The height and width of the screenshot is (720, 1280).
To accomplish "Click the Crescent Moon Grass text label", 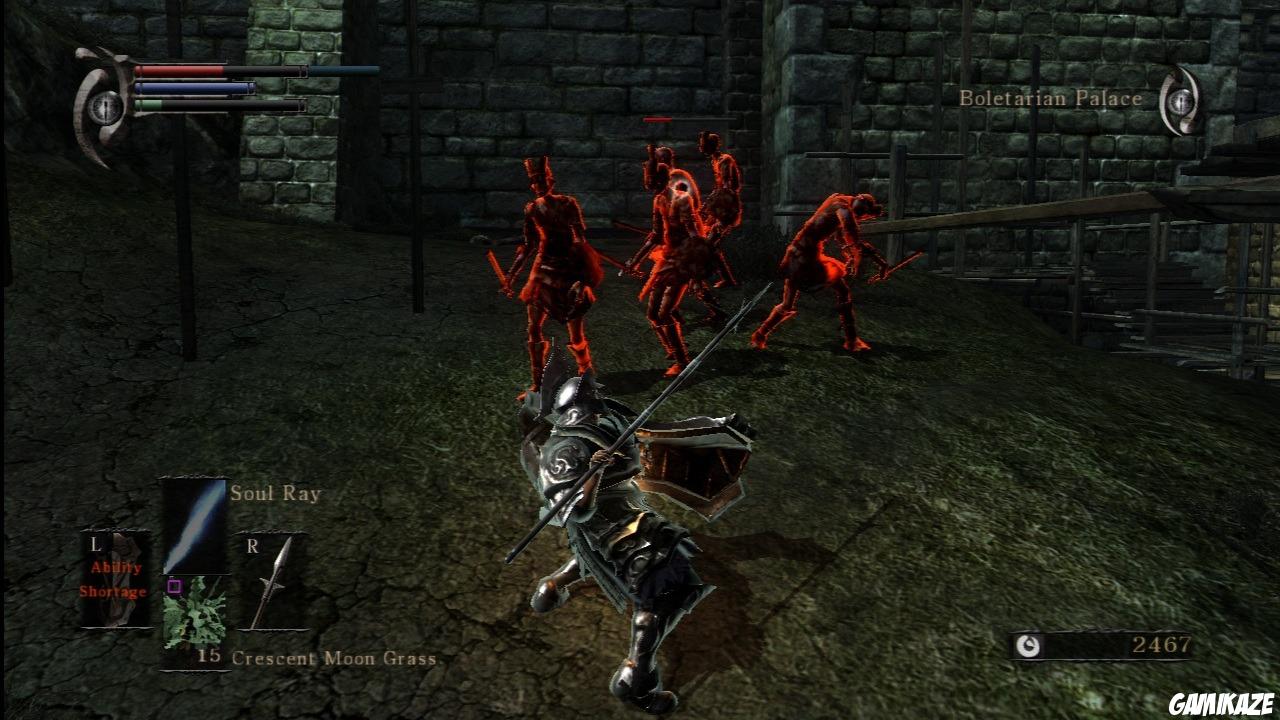I will [x=334, y=659].
